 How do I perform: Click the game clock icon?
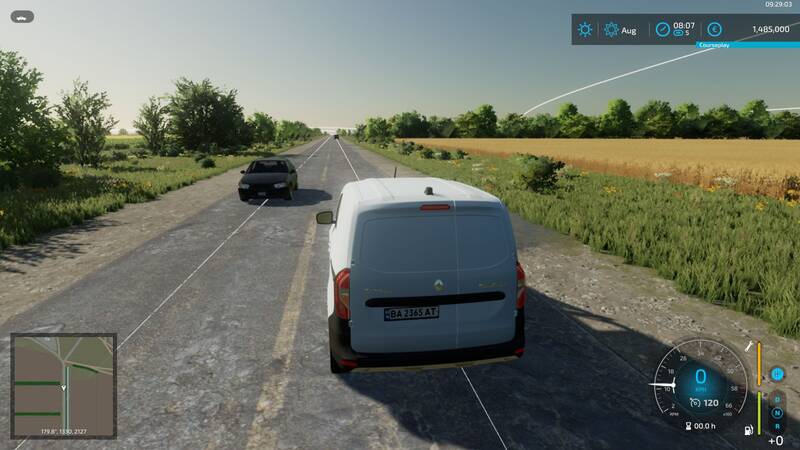(x=662, y=30)
